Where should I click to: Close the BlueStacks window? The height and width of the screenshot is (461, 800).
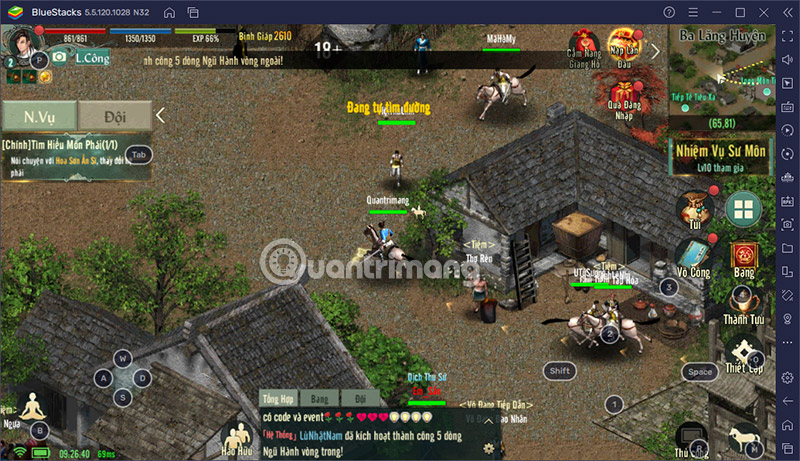tap(764, 11)
